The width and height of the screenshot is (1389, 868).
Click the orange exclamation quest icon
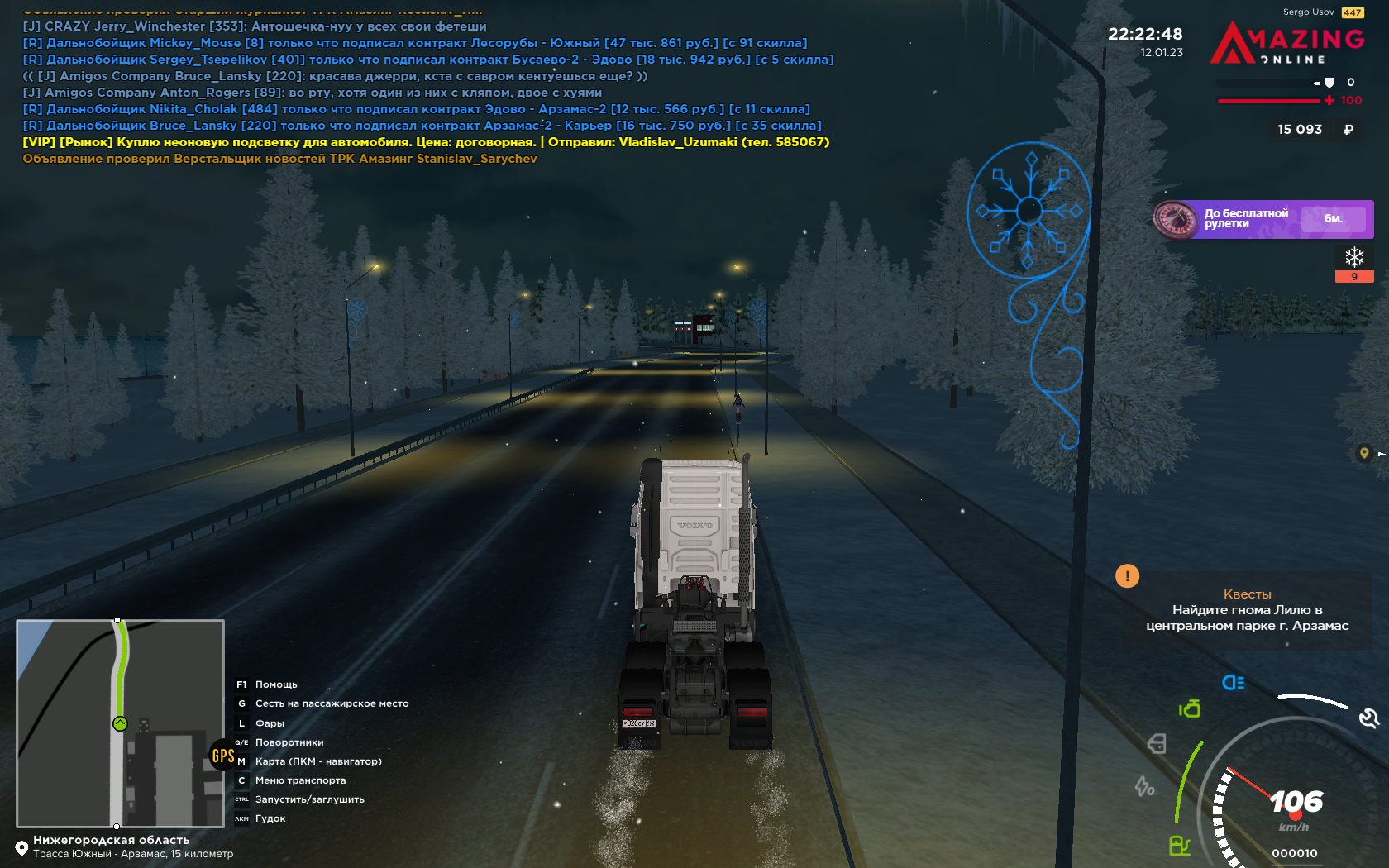coord(1127,576)
